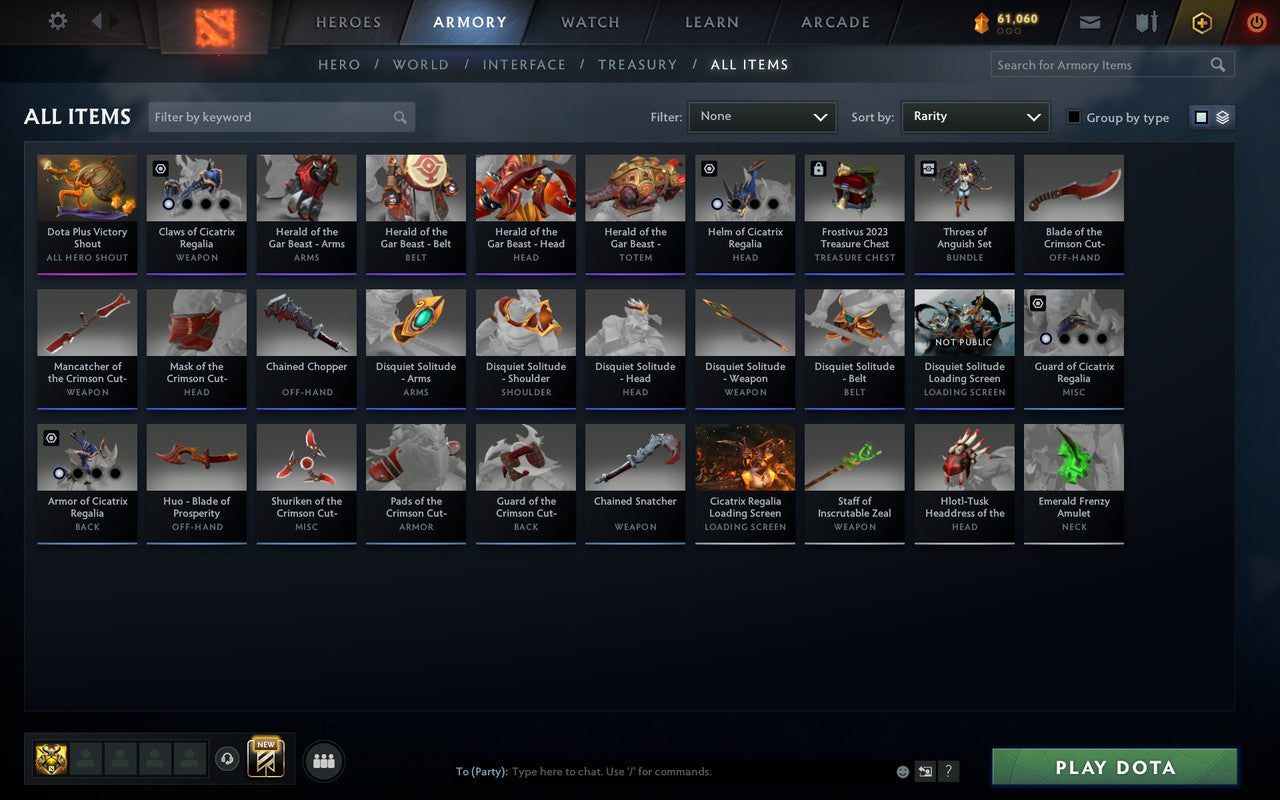Open the Battle Pass with NEW badge
Image resolution: width=1280 pixels, height=800 pixels.
pyautogui.click(x=264, y=758)
